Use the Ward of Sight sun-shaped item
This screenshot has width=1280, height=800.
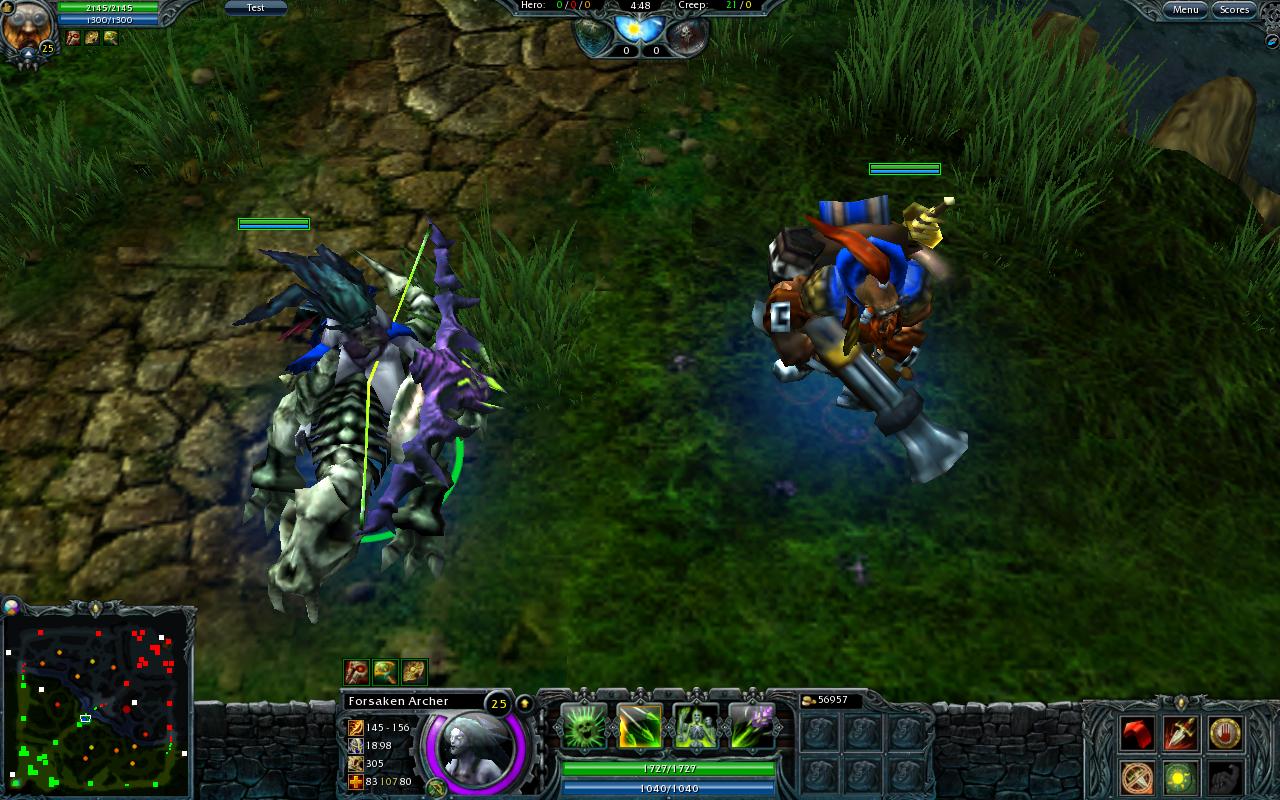1179,779
